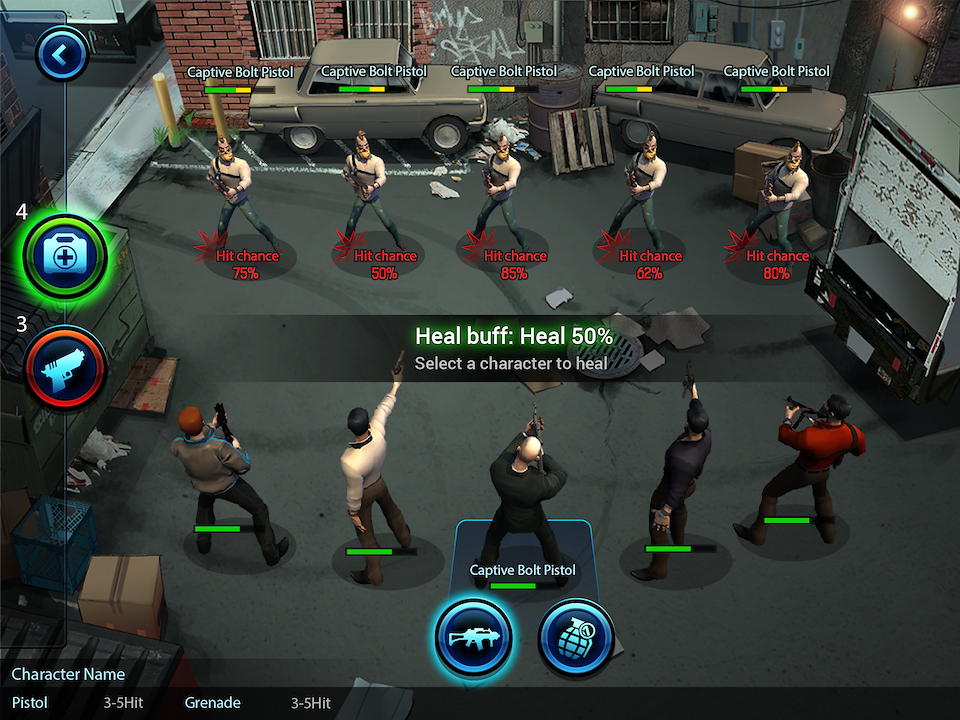Choose the assault rifle attack button
This screenshot has width=960, height=720.
click(473, 637)
